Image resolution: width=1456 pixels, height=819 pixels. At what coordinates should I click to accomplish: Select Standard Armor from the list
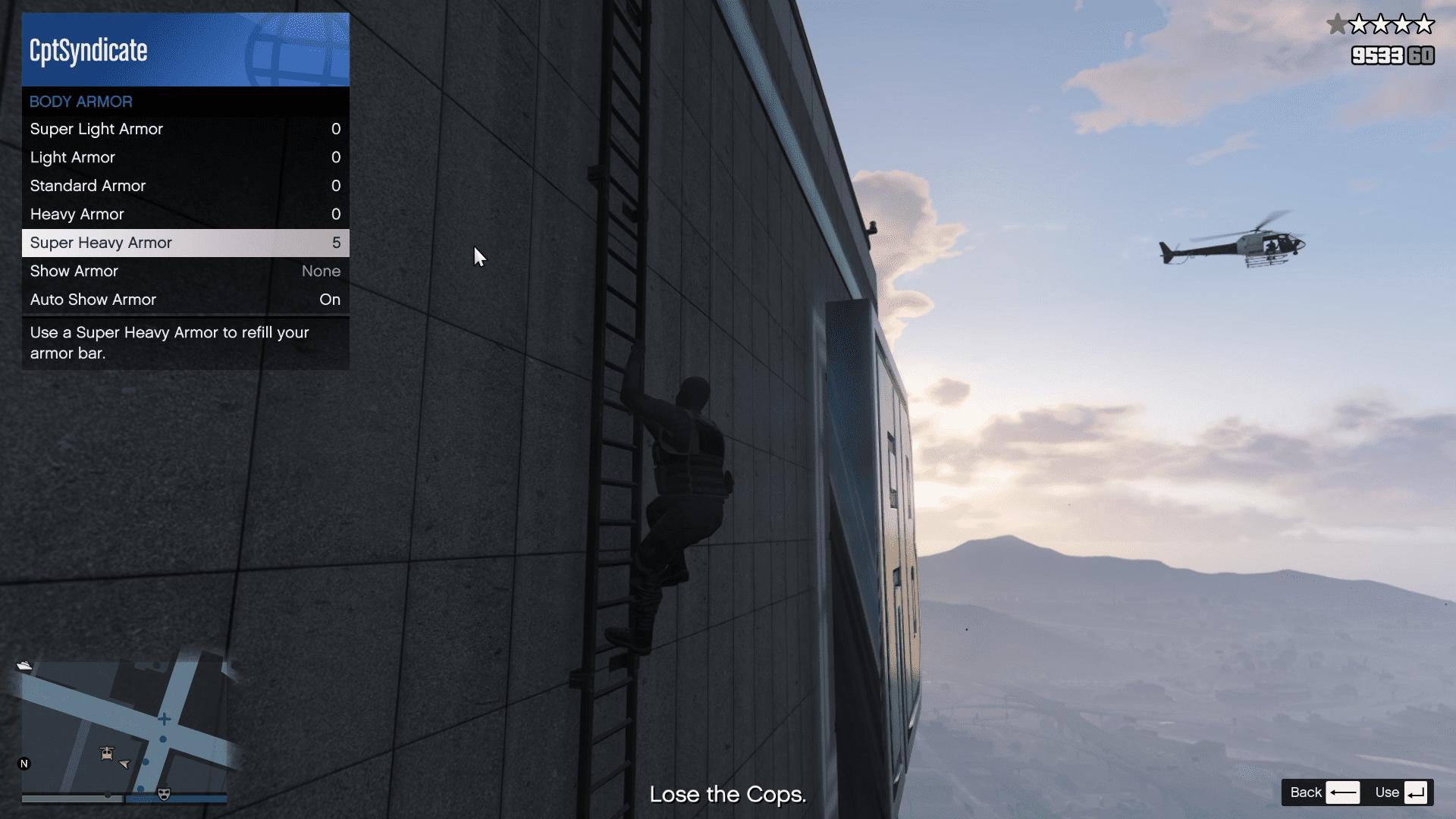[x=185, y=186]
